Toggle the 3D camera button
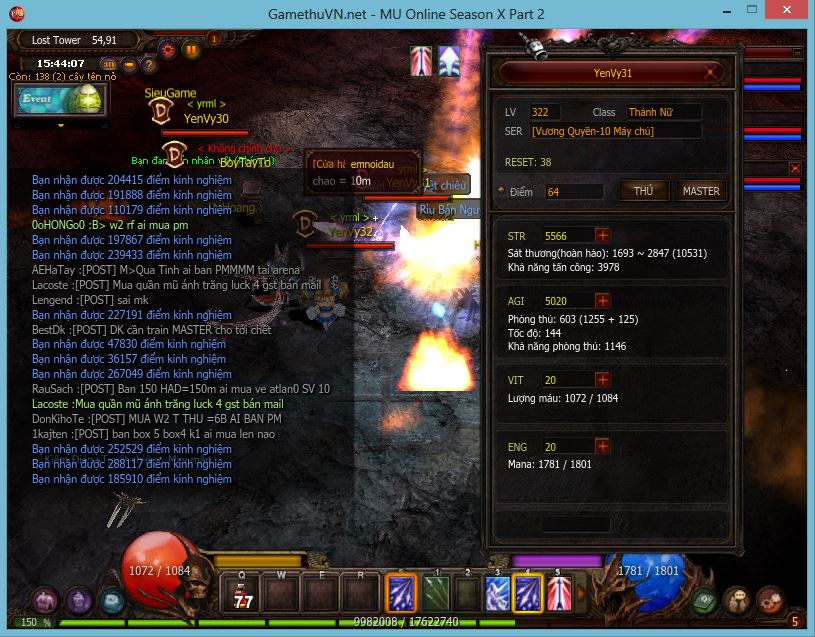The width and height of the screenshot is (815, 637). (110, 65)
